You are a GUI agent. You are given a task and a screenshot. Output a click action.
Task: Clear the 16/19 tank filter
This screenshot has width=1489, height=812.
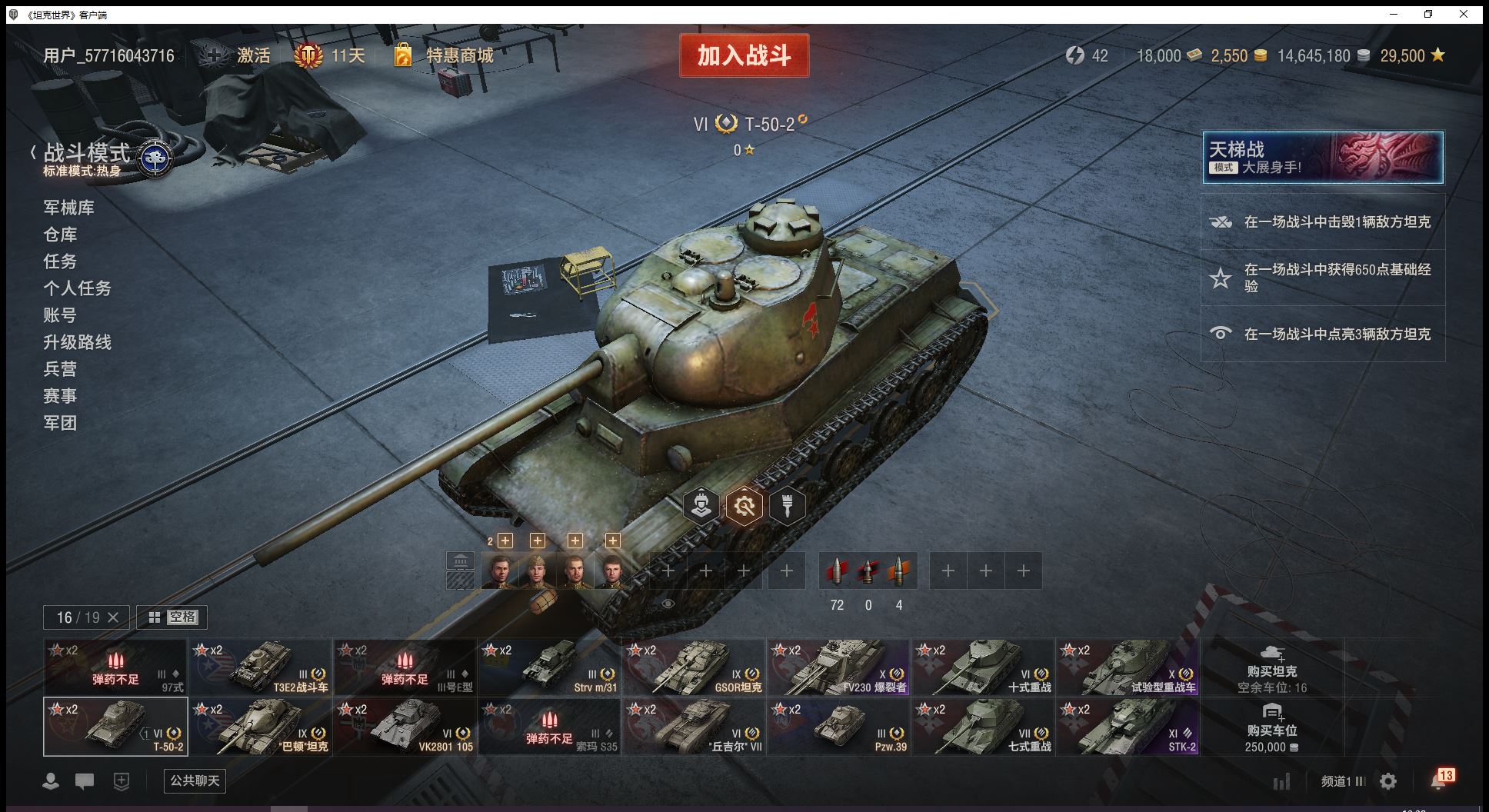point(113,617)
